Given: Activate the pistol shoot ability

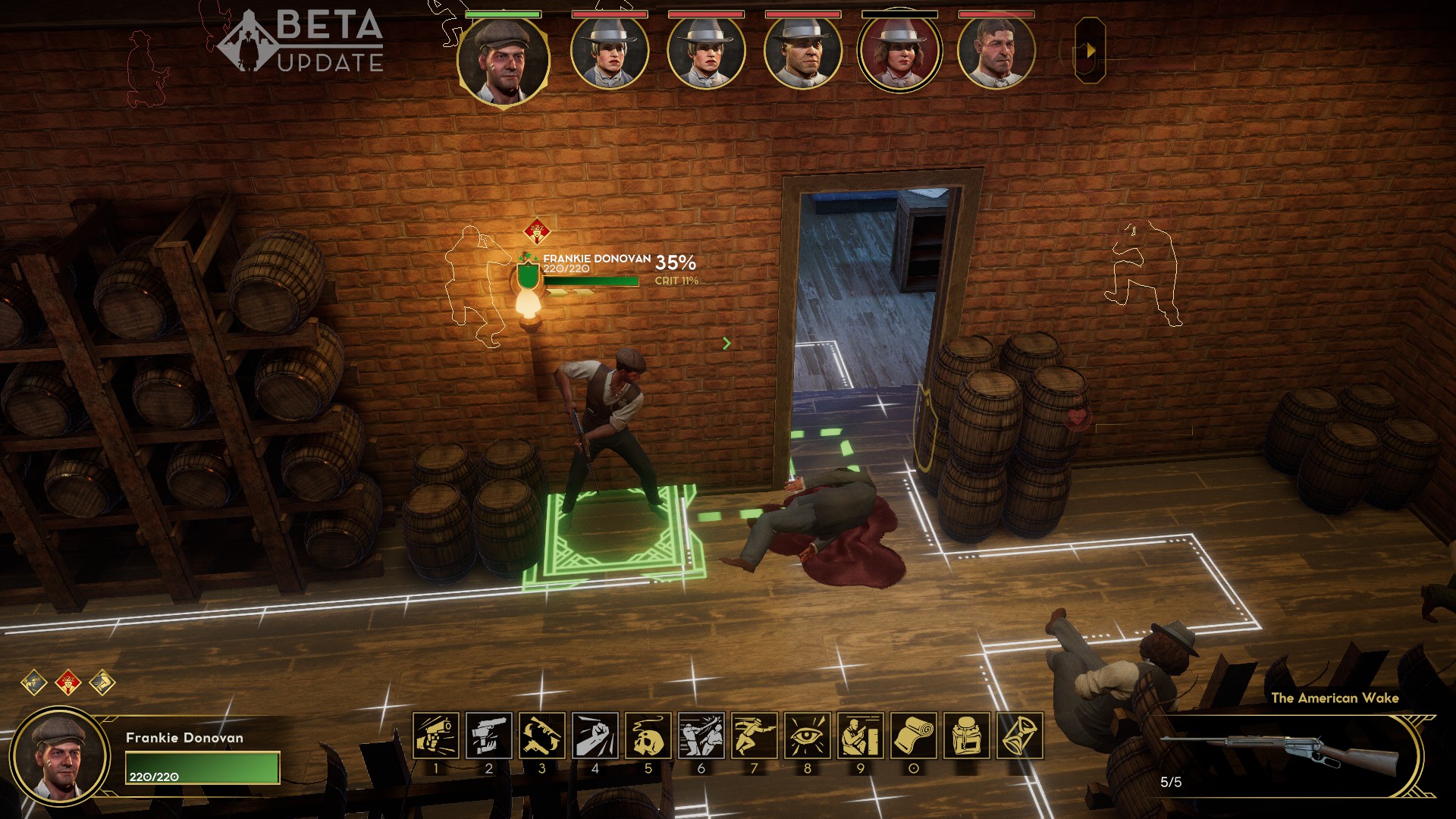Looking at the screenshot, I should [435, 735].
